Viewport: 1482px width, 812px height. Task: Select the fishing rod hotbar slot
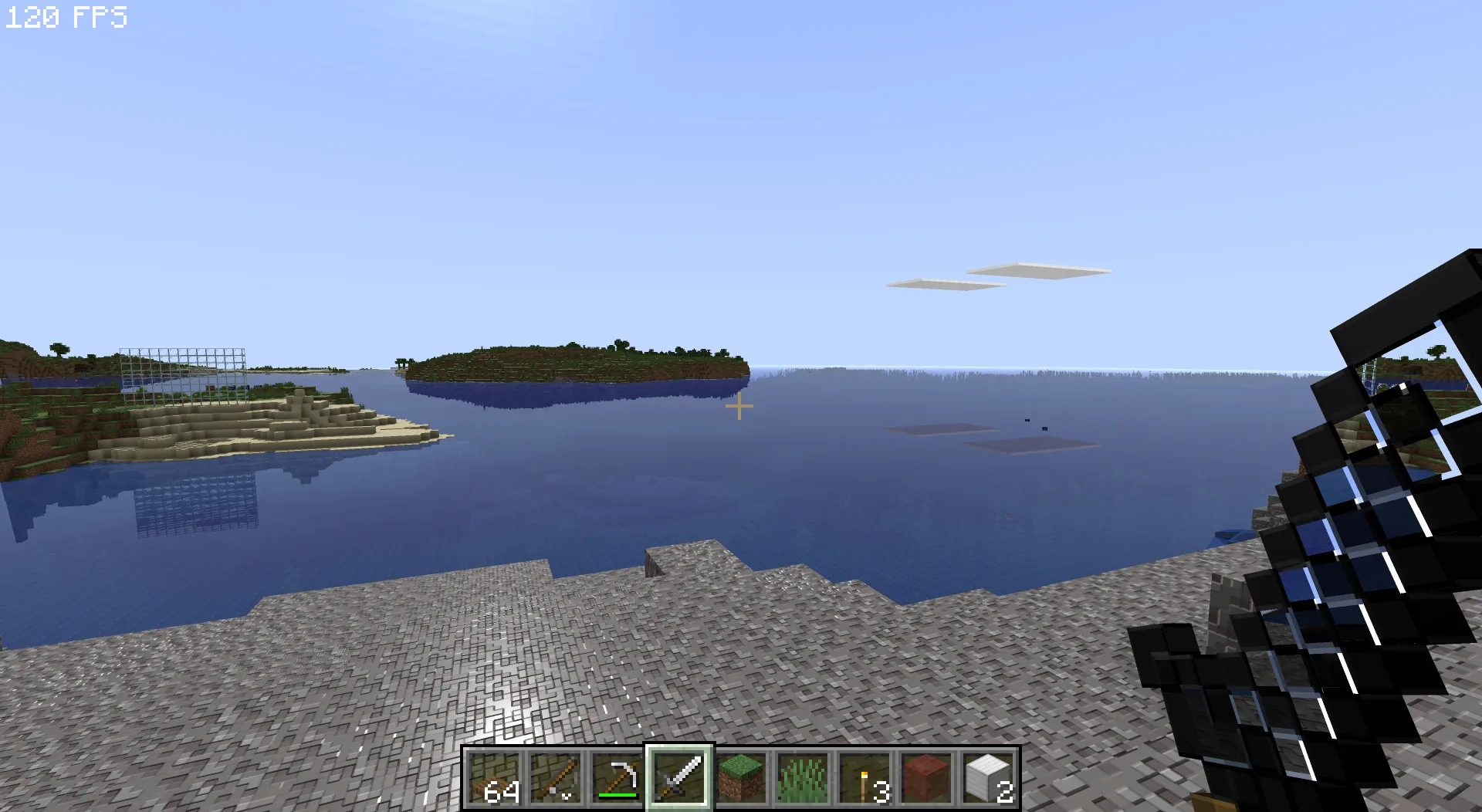tap(556, 778)
